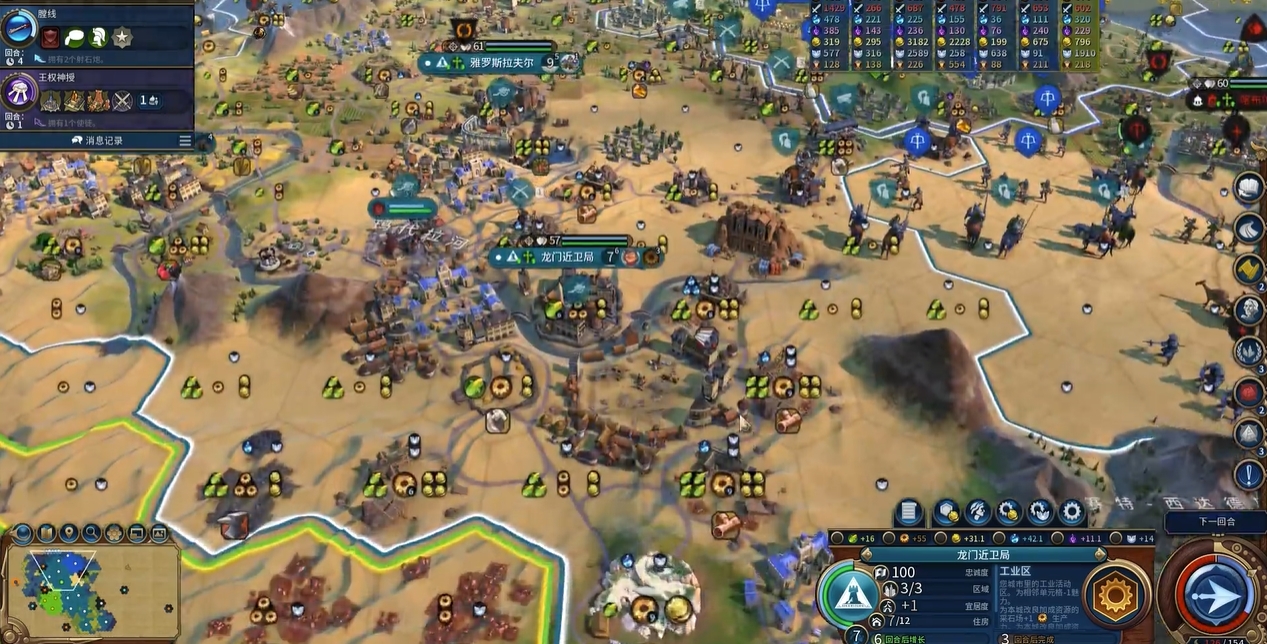Image resolution: width=1267 pixels, height=644 pixels.
Task: Toggle the production yield focus checkbox
Action: 891,538
